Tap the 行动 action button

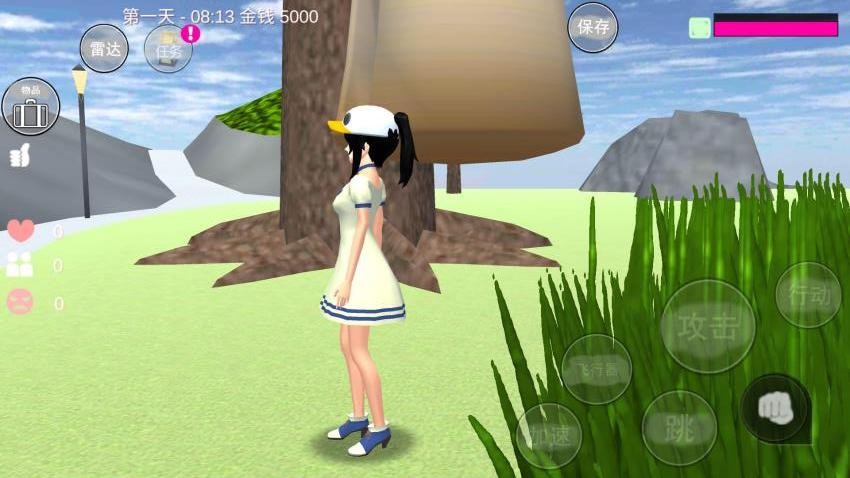[x=808, y=295]
